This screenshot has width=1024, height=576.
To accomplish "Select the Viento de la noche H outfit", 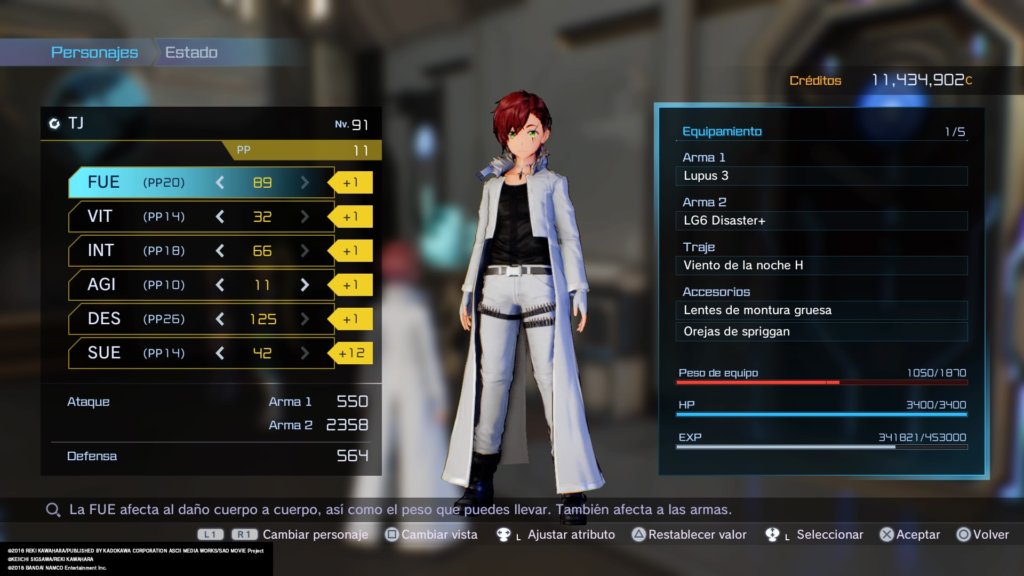I will pos(822,266).
